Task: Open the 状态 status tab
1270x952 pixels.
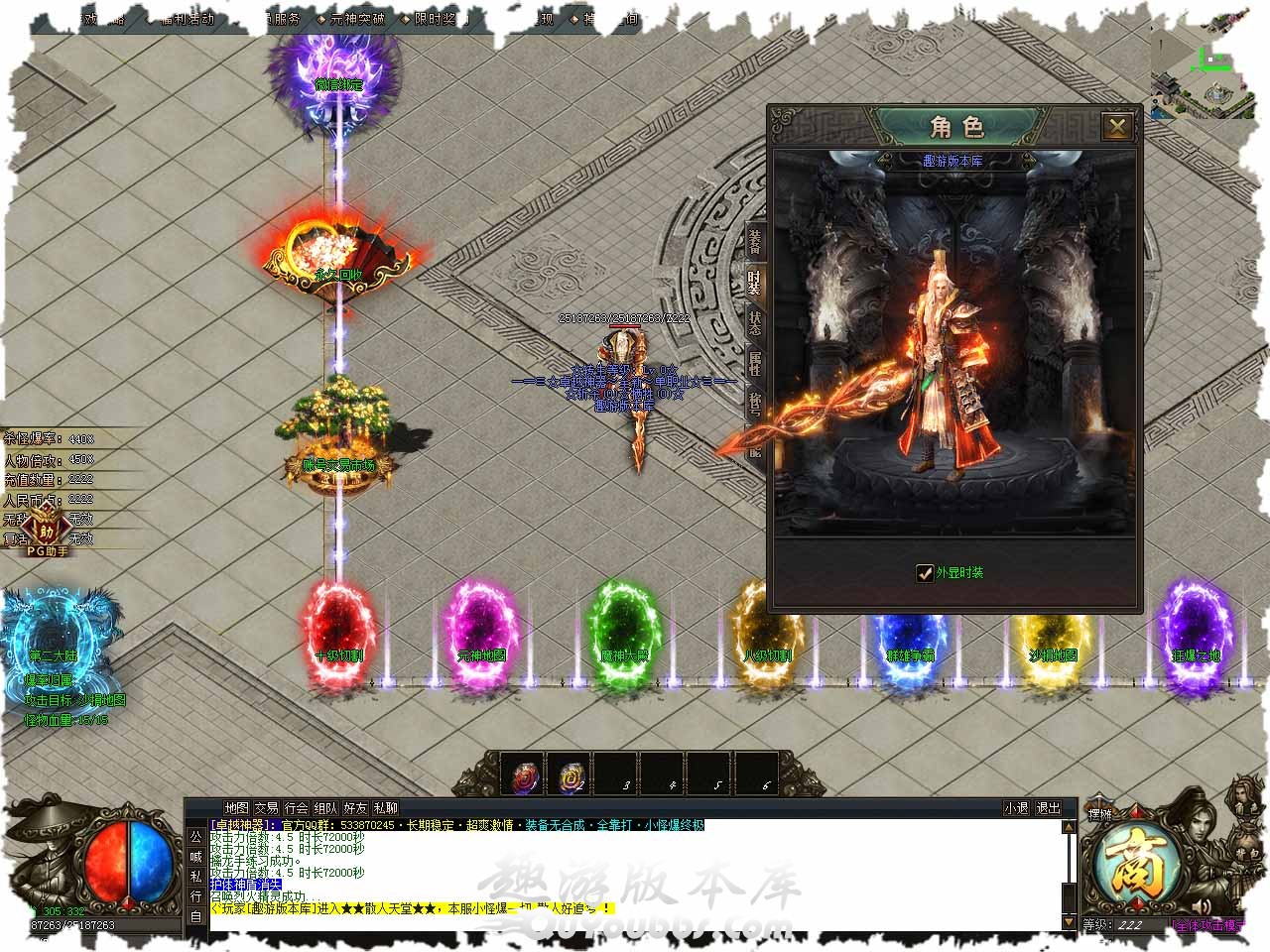Action: pyautogui.click(x=755, y=324)
